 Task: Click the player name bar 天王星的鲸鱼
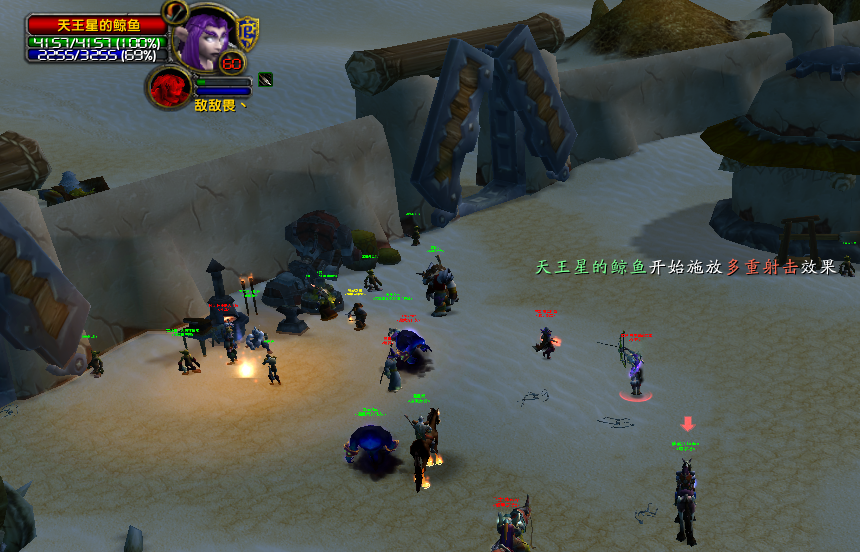[x=96, y=23]
